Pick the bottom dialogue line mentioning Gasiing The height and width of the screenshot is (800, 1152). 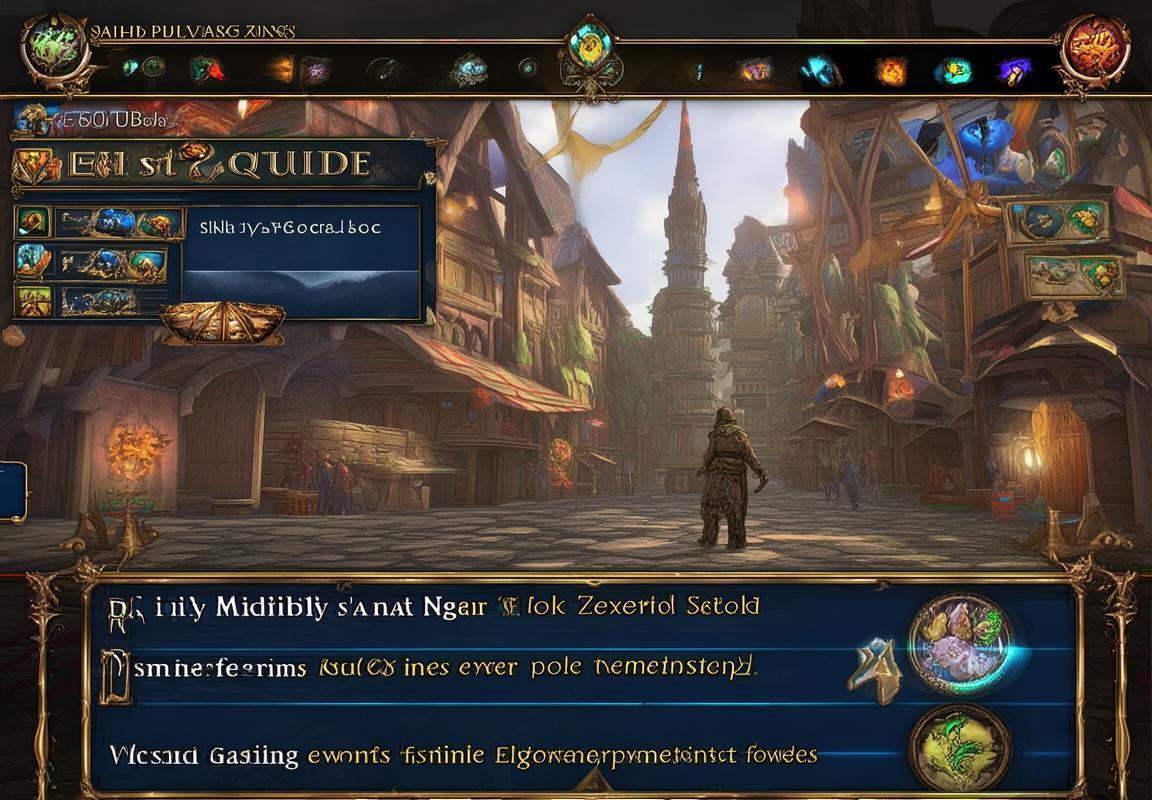(x=460, y=755)
